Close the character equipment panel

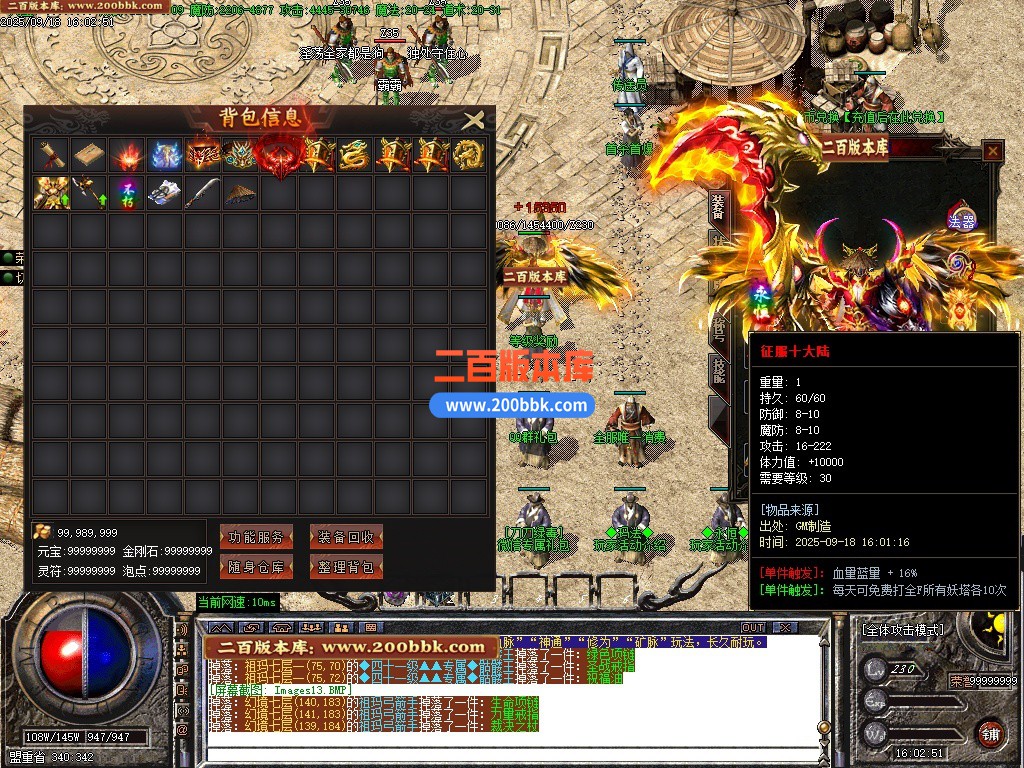[x=992, y=151]
